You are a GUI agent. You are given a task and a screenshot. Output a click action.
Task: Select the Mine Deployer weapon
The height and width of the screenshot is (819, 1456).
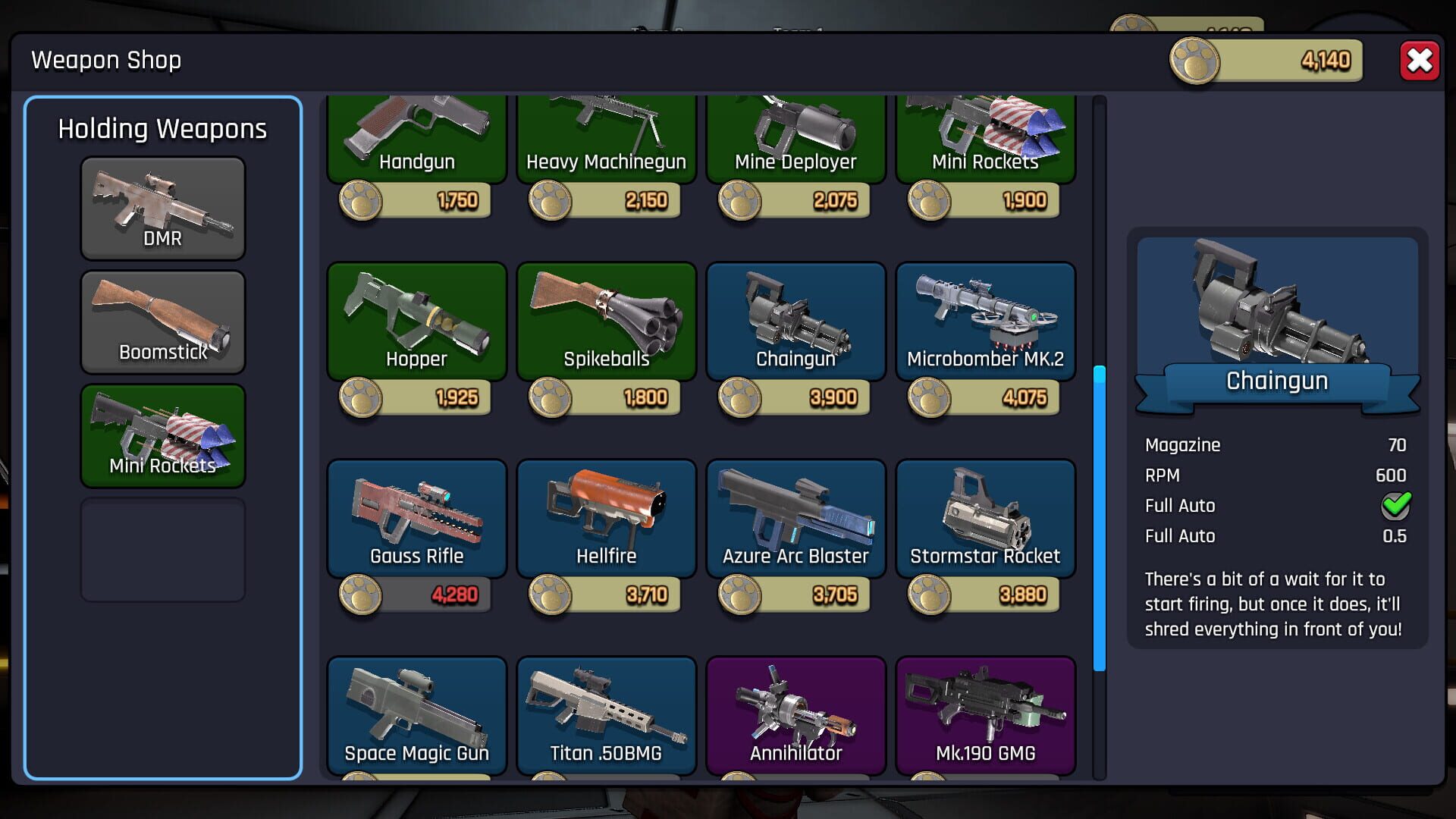(x=795, y=136)
